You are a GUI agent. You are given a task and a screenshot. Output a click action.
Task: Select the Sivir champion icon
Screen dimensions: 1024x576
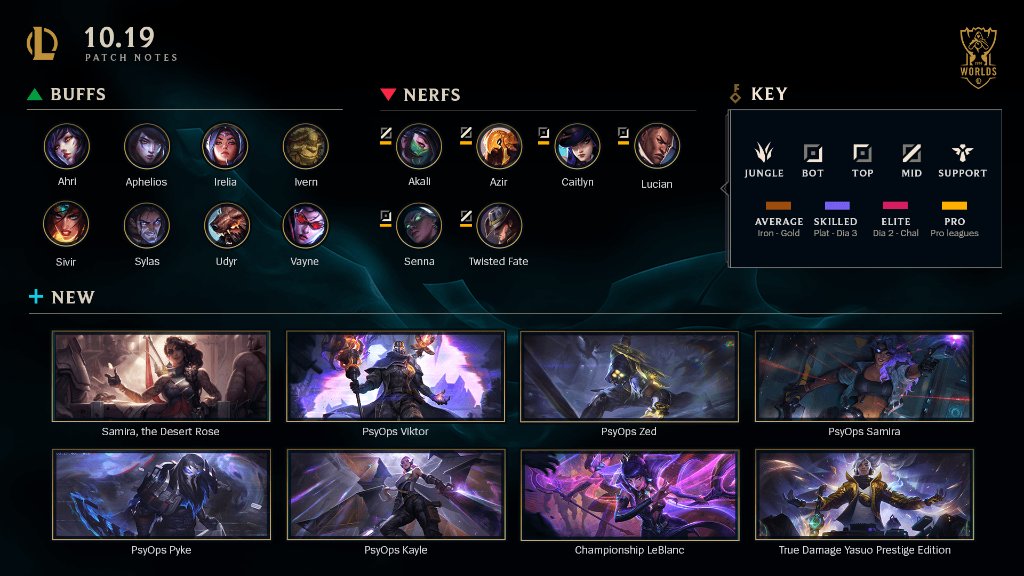pos(67,225)
